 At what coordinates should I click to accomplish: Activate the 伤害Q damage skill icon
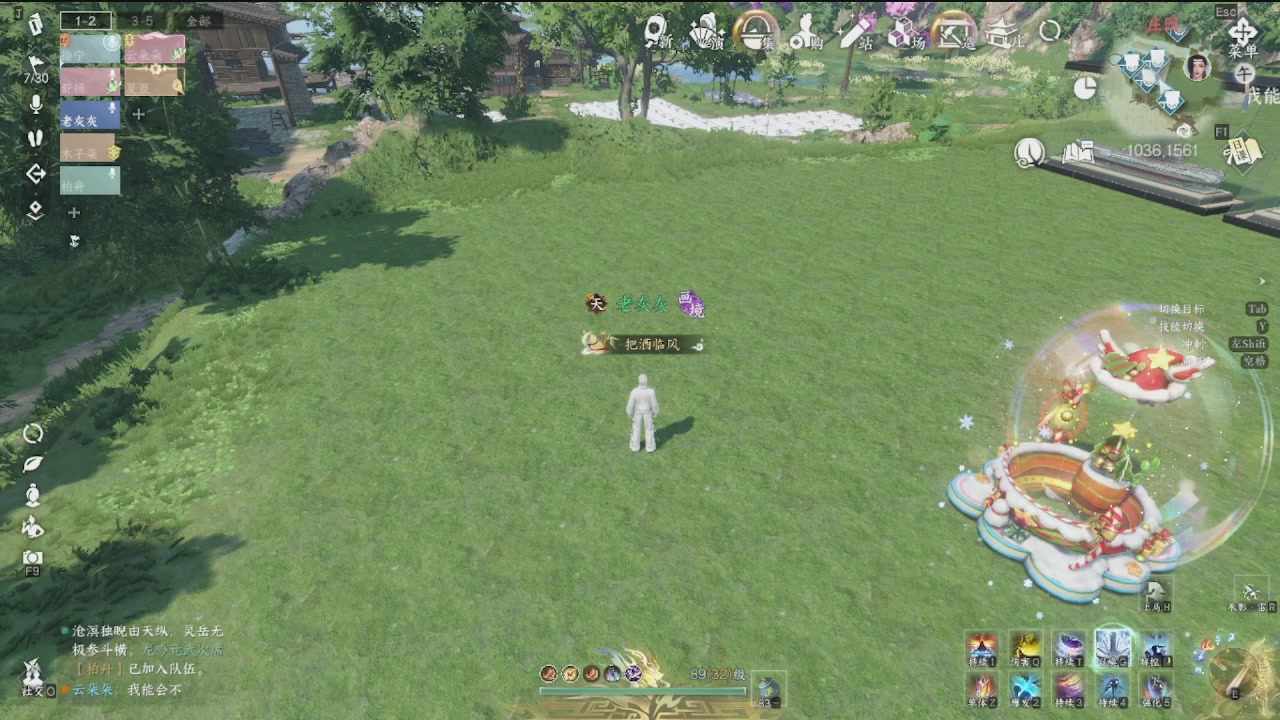(x=1025, y=647)
